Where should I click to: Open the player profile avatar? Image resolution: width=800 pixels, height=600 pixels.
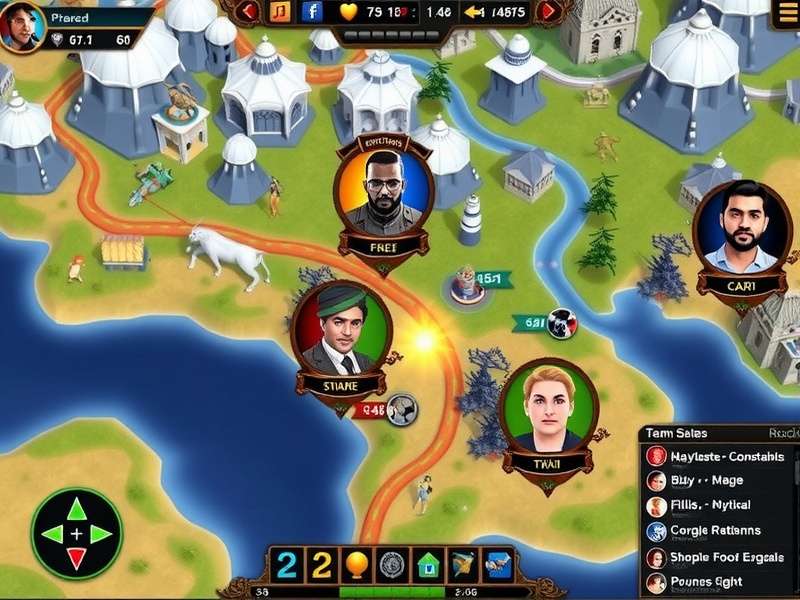click(x=23, y=25)
